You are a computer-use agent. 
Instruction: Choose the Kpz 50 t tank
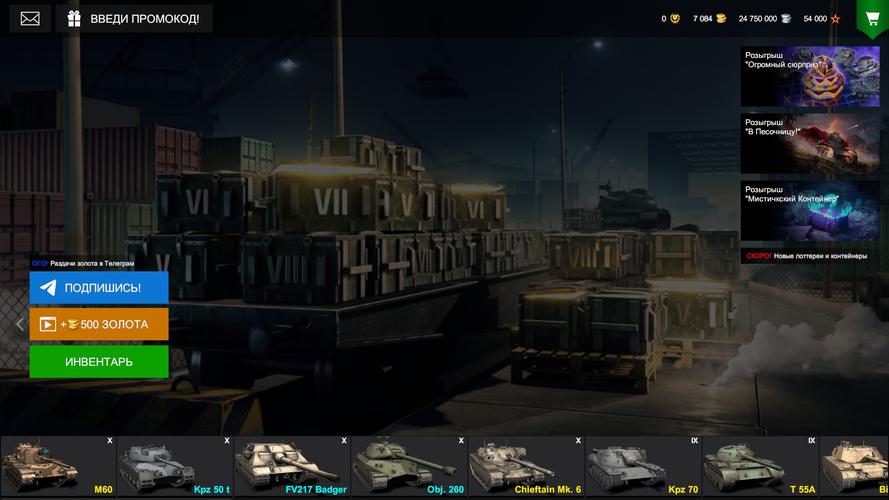[x=175, y=466]
